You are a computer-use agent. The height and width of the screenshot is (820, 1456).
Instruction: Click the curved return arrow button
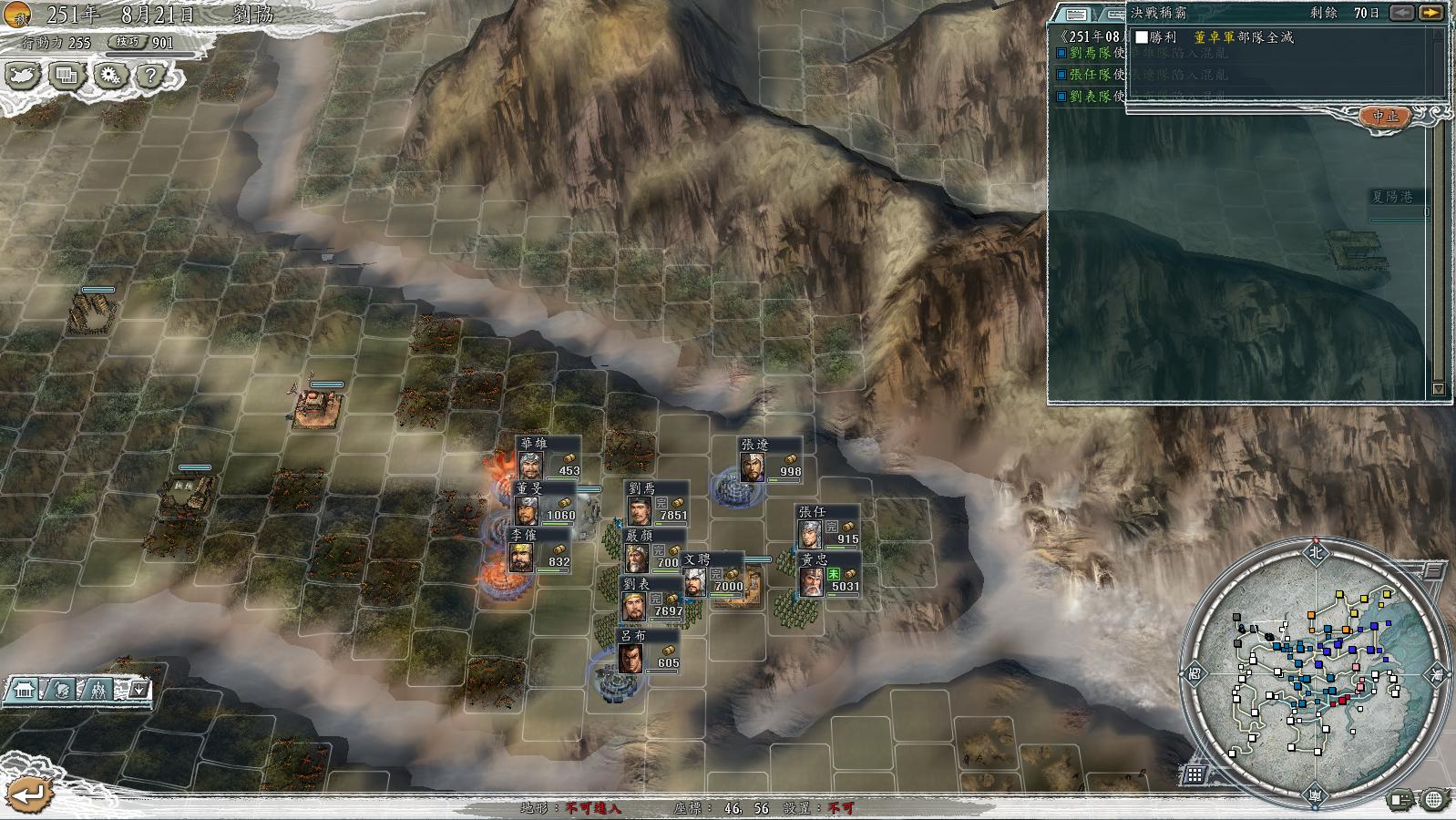(27, 794)
